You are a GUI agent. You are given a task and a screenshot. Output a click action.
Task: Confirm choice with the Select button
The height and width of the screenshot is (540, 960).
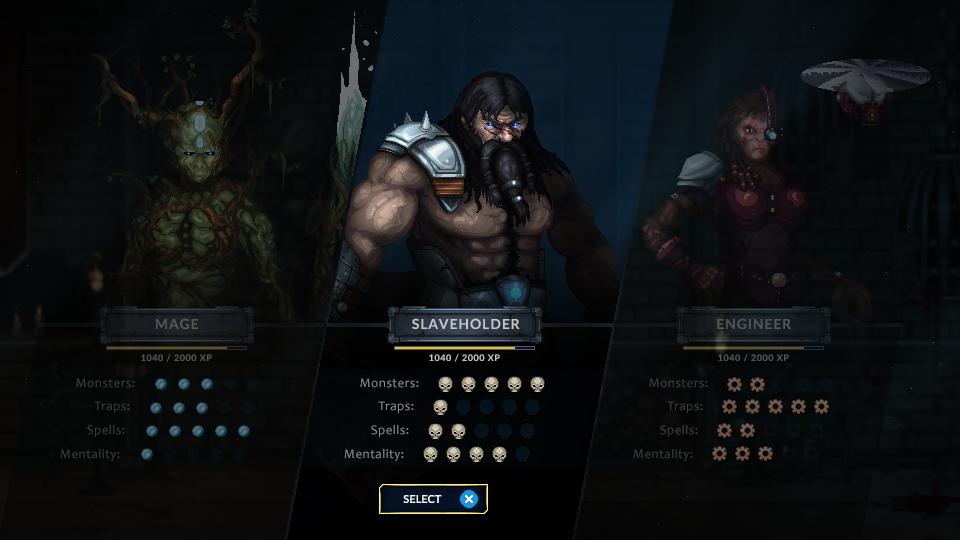click(x=433, y=499)
